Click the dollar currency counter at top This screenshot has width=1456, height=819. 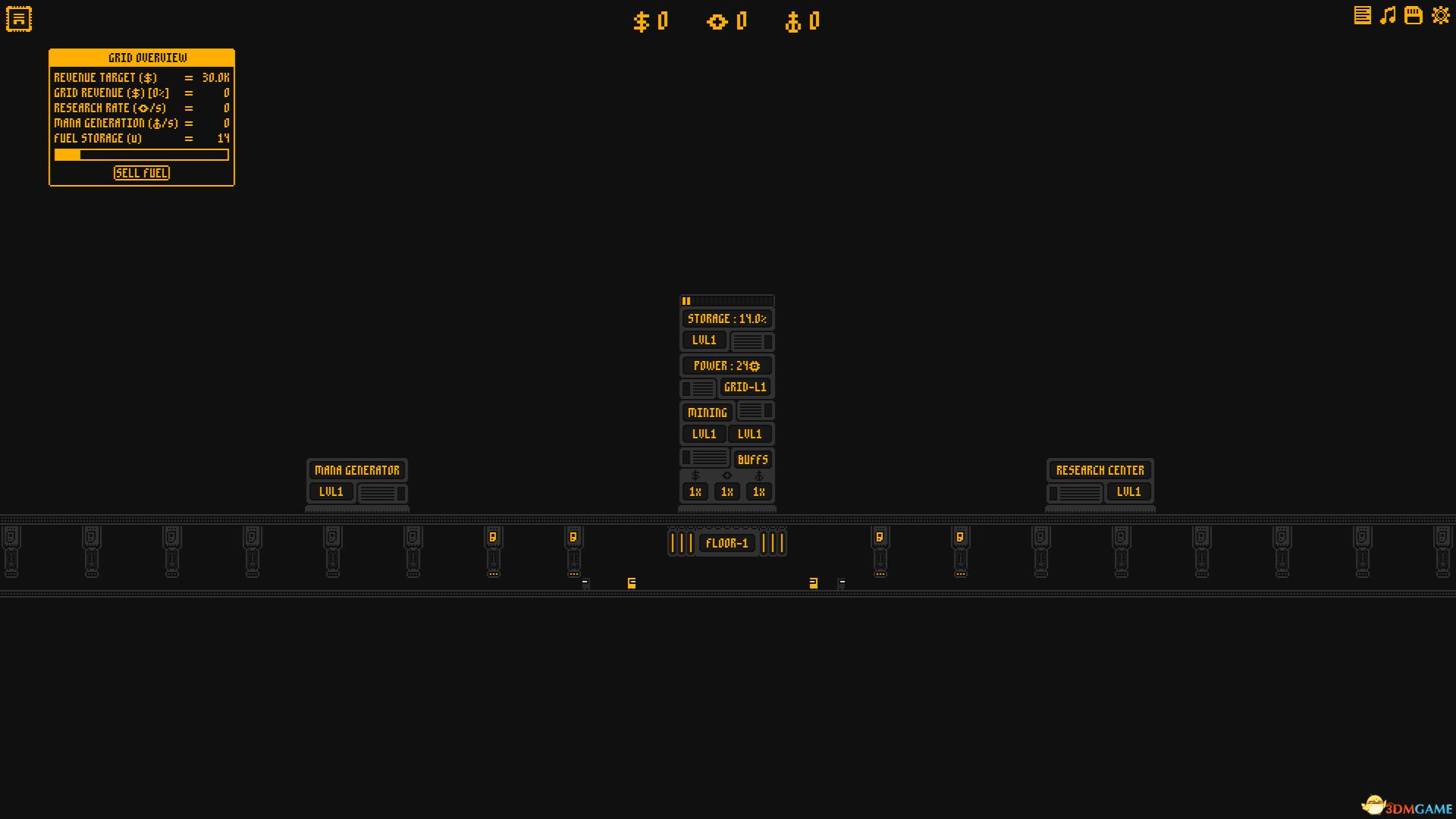(651, 21)
